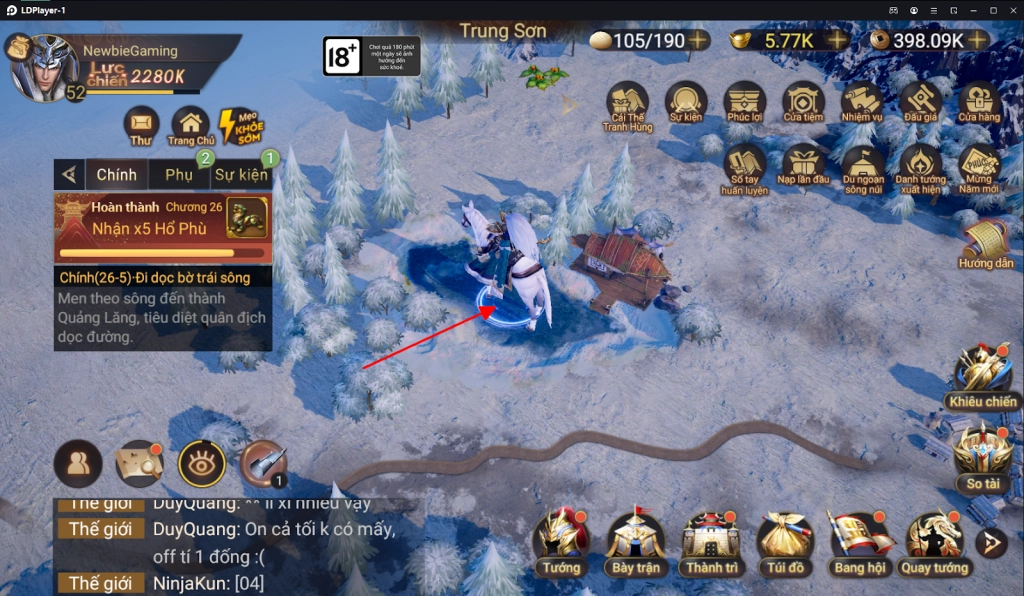Switch to the Sự kiện quest tab
The image size is (1024, 596).
click(x=241, y=175)
